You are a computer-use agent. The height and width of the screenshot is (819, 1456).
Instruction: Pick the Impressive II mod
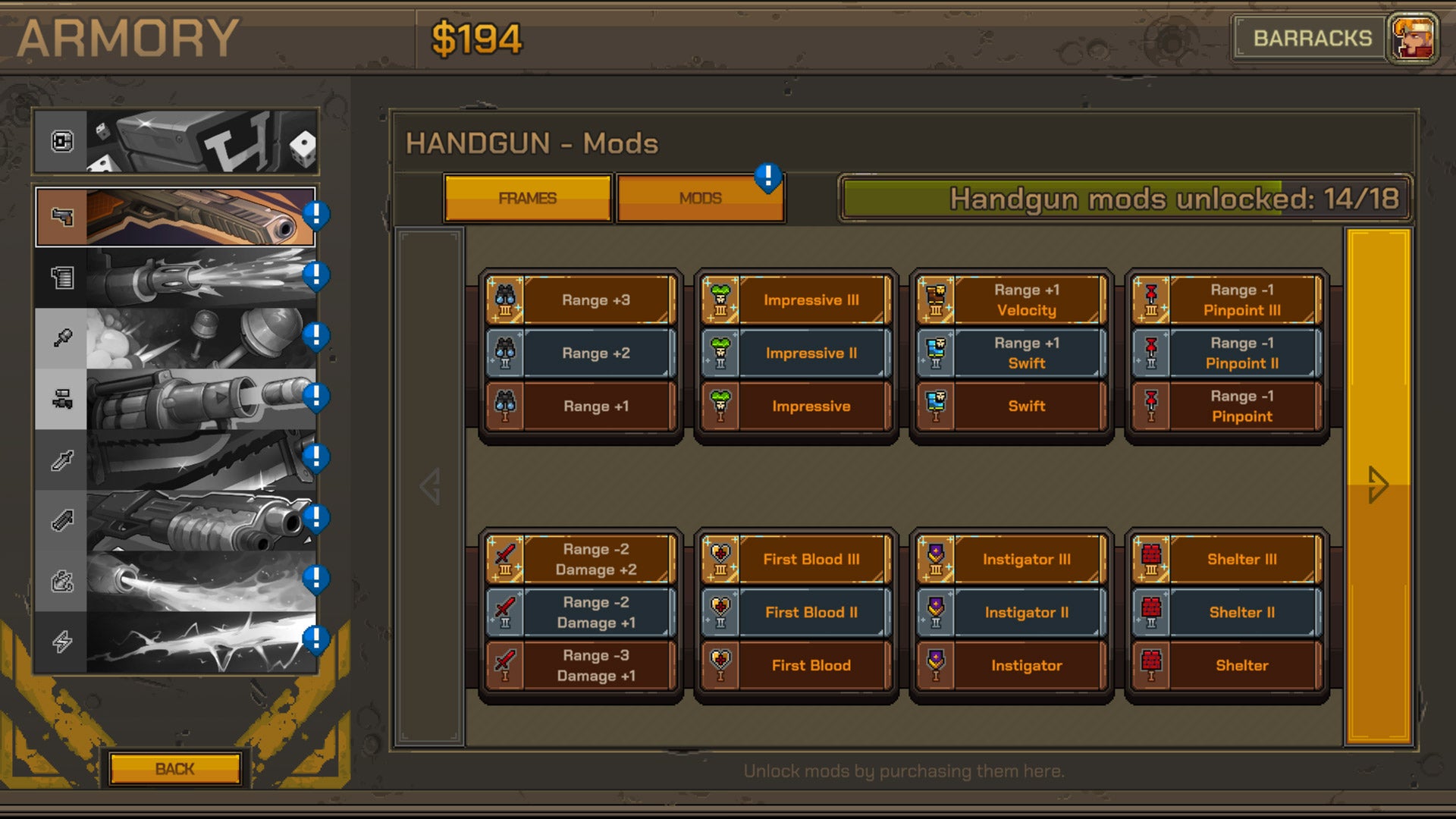(796, 353)
